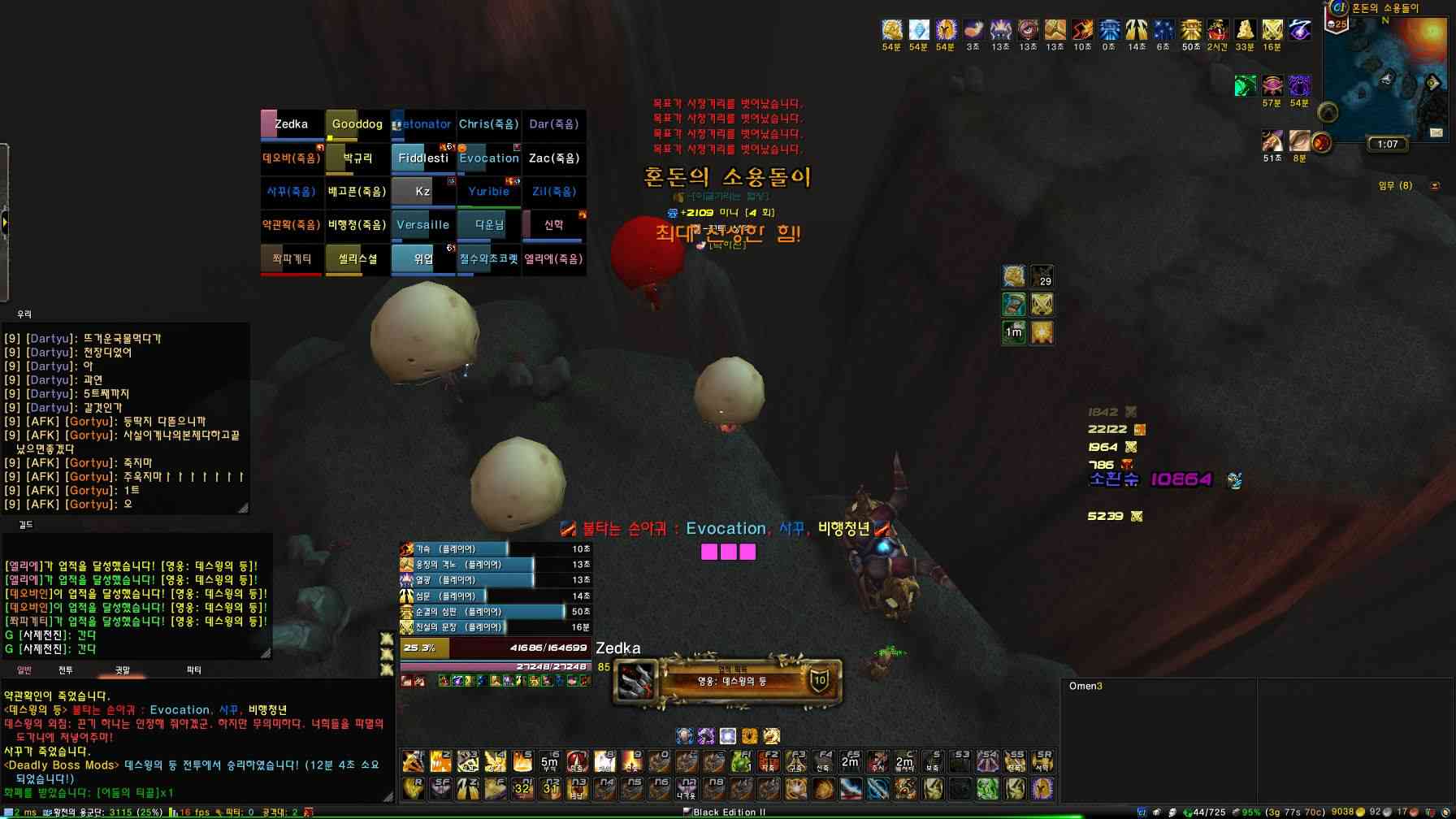Open the minimap mail envelope icon
Viewport: 1456px width, 819px height.
pyautogui.click(x=1436, y=132)
